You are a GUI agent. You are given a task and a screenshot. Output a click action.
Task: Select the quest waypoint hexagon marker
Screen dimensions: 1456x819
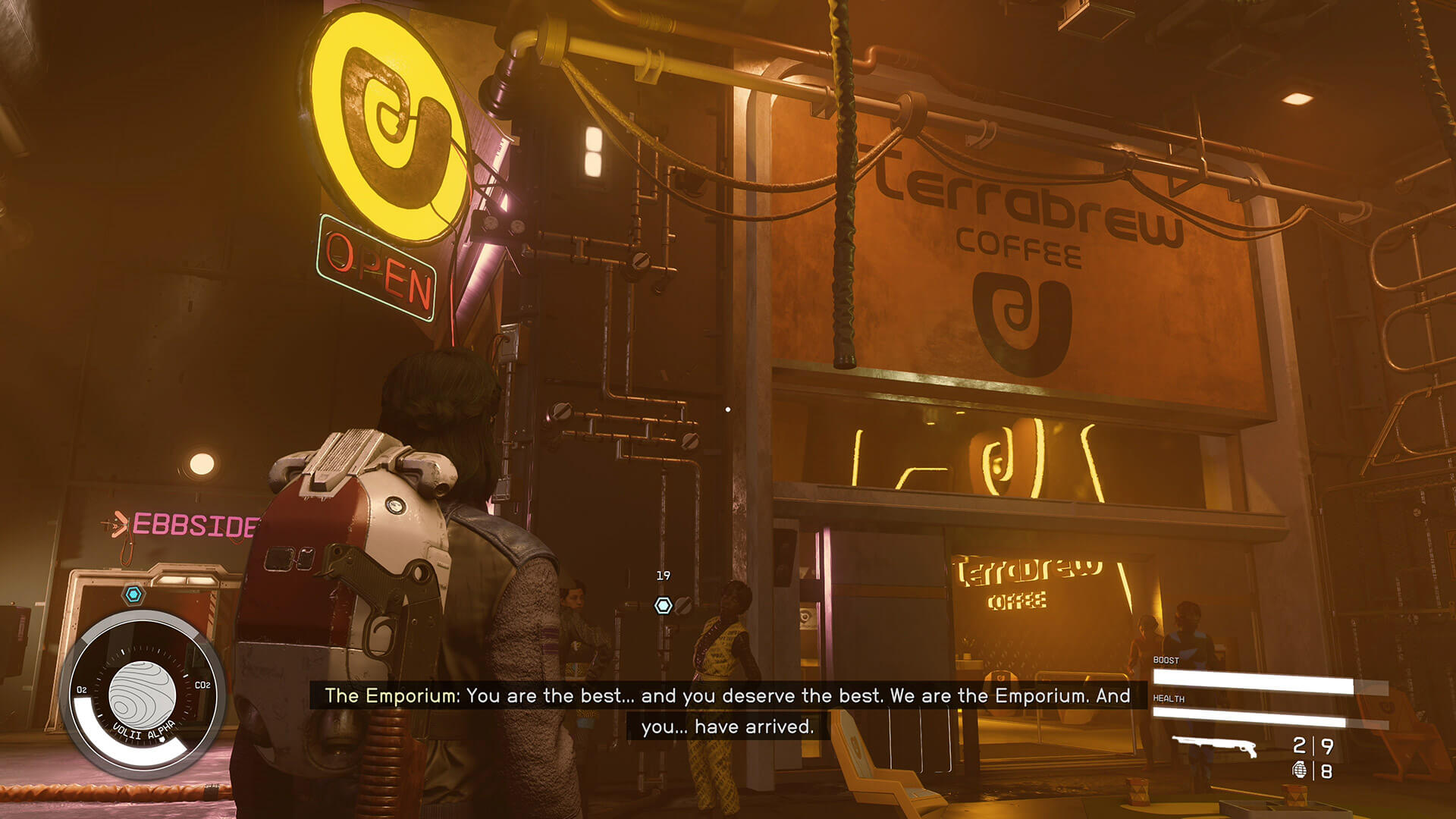[x=664, y=605]
